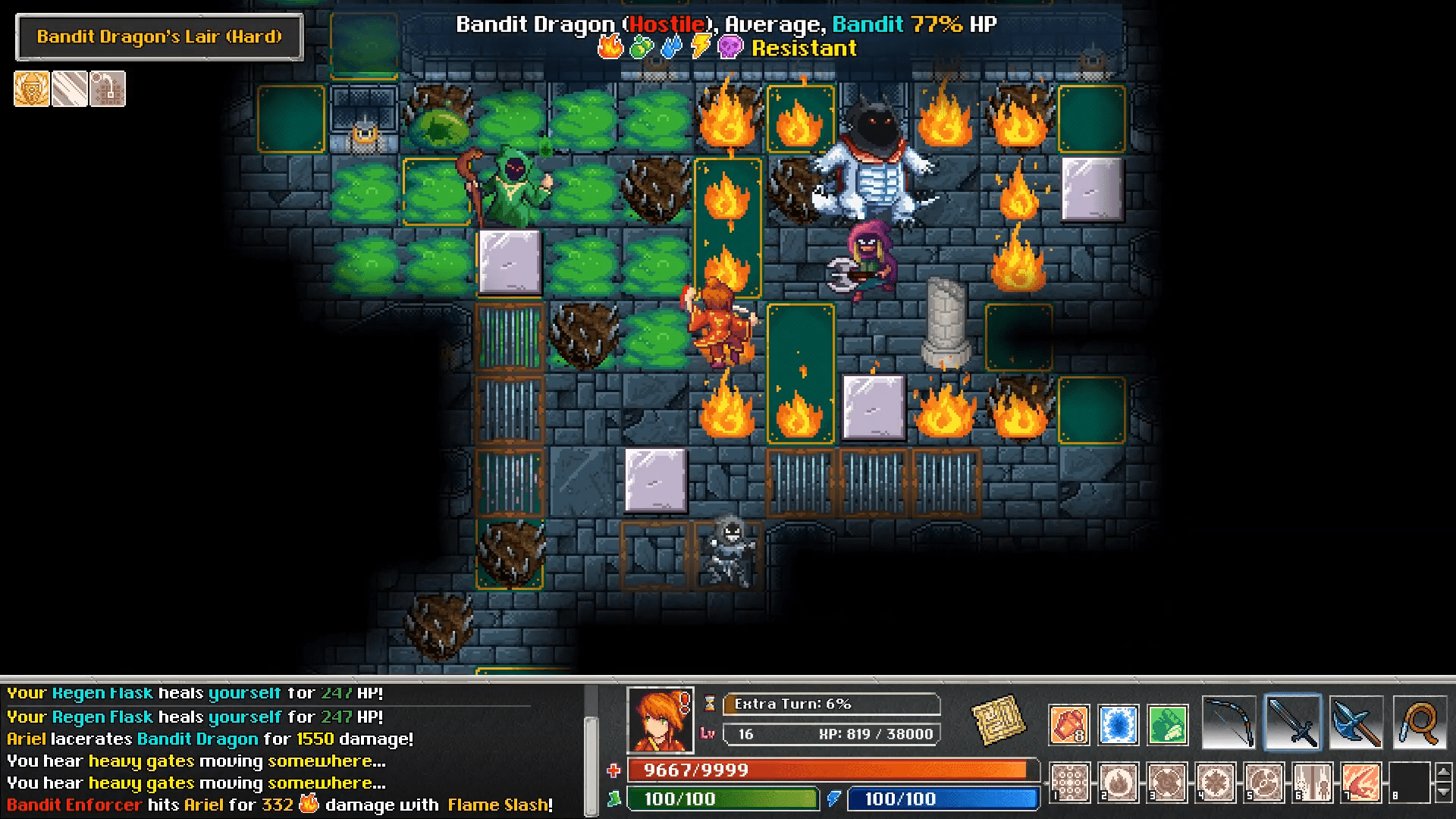Use the skill in hotbar slot 6
Viewport: 1456px width, 819px height.
click(1313, 782)
